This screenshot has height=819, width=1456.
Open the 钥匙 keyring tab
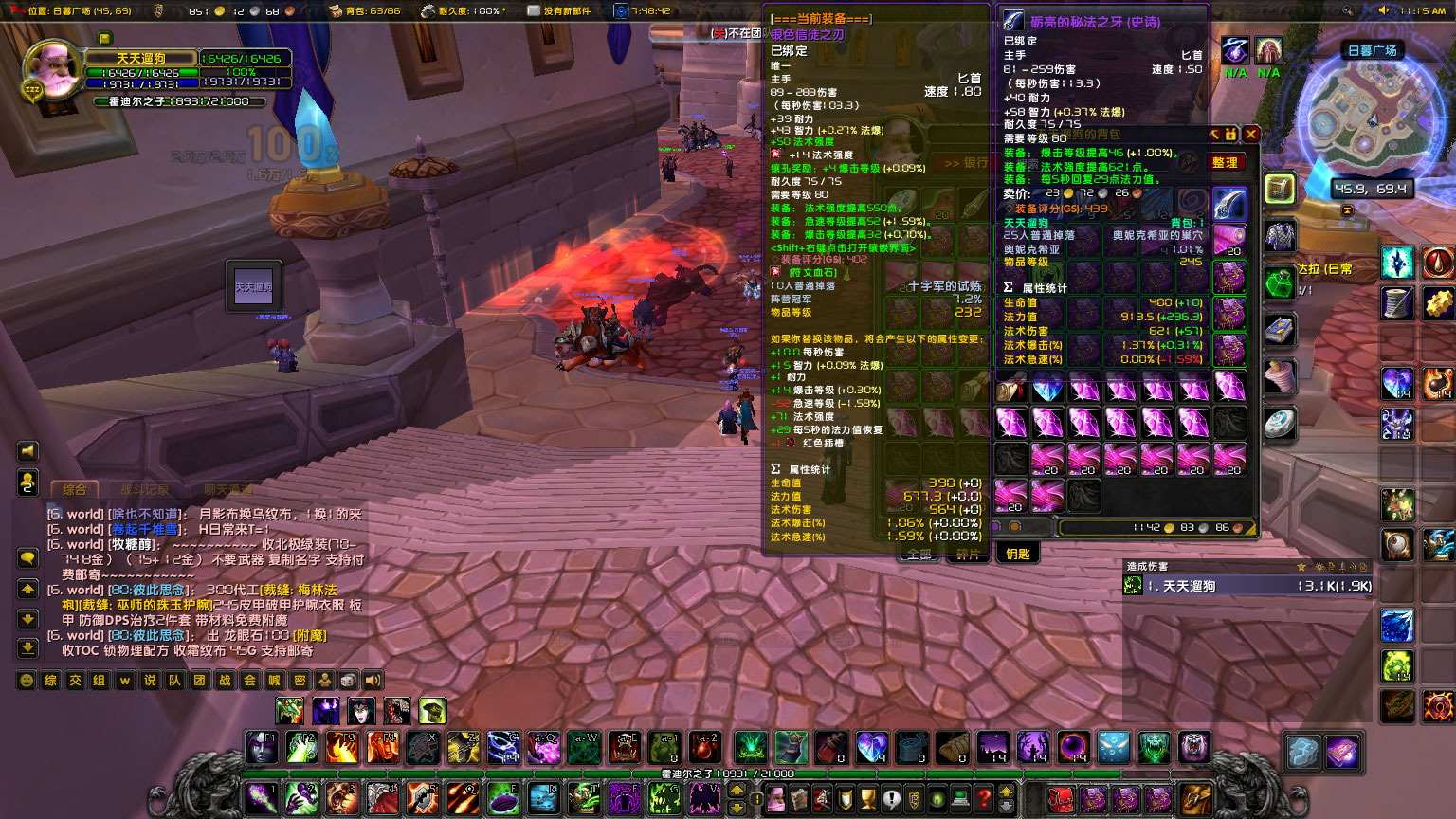(x=1017, y=554)
